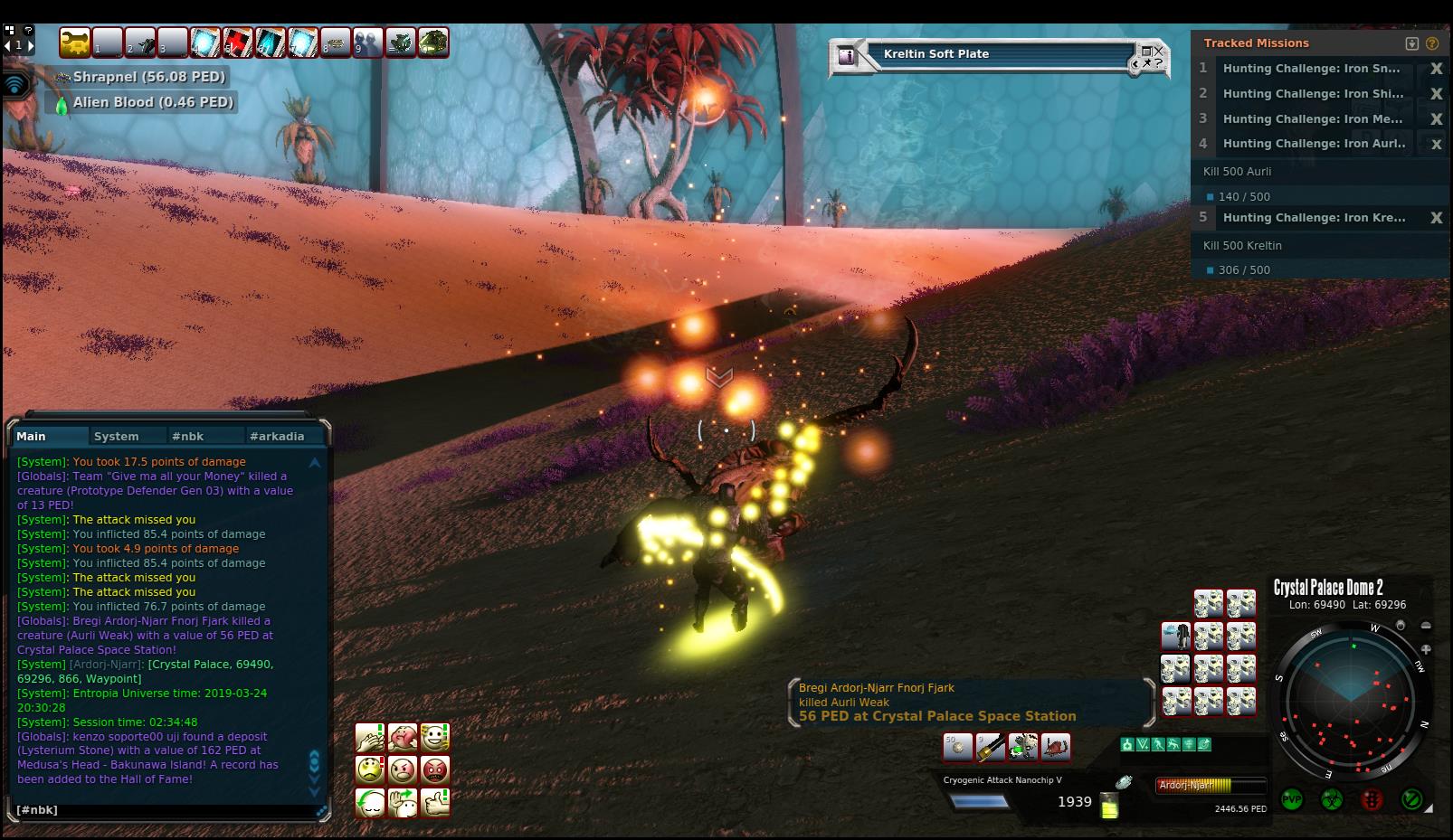Click the red traffic light icon
Image resolution: width=1453 pixels, height=840 pixels.
pyautogui.click(x=1372, y=799)
